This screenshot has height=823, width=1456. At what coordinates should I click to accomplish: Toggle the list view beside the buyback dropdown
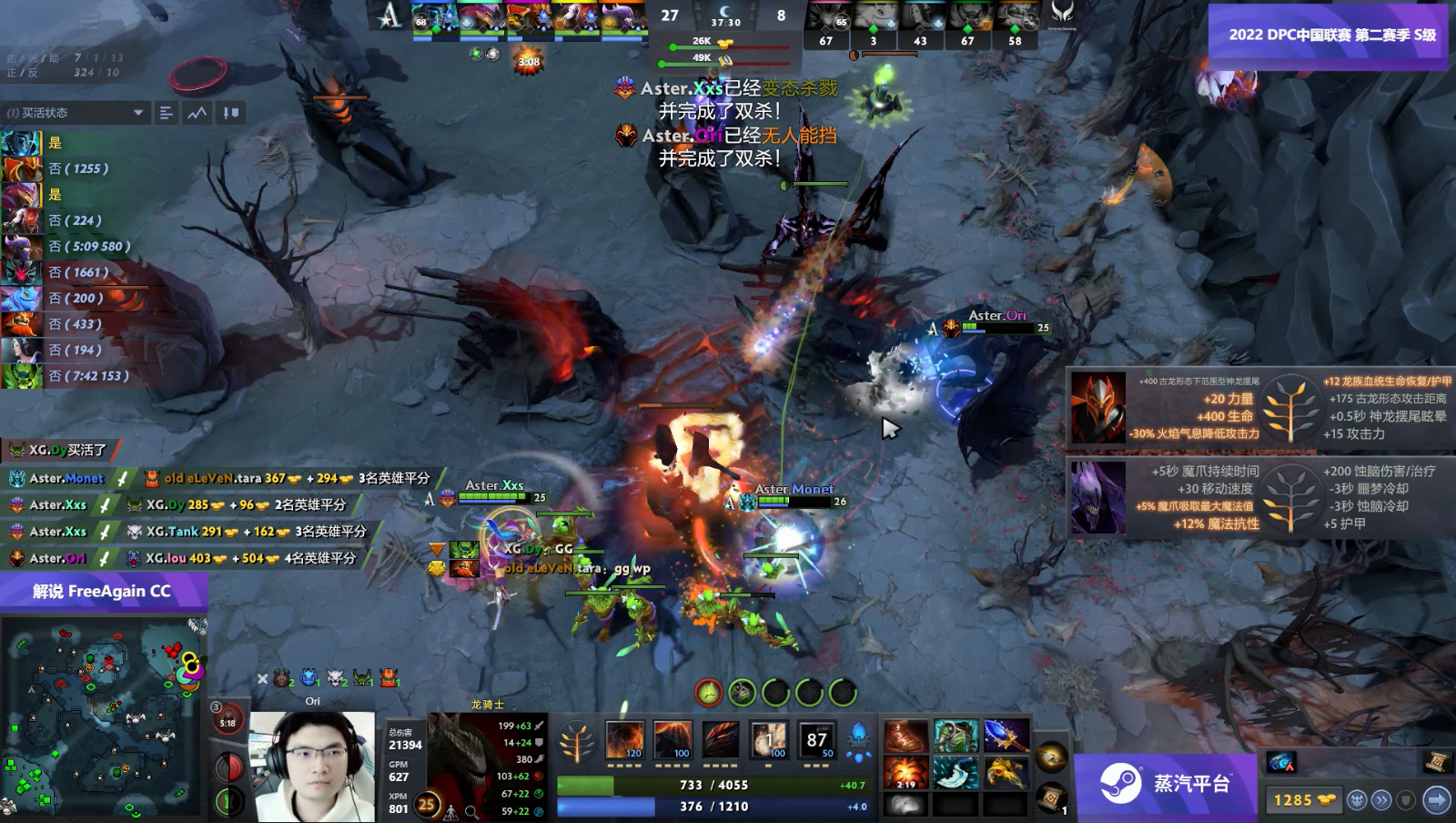click(x=167, y=113)
